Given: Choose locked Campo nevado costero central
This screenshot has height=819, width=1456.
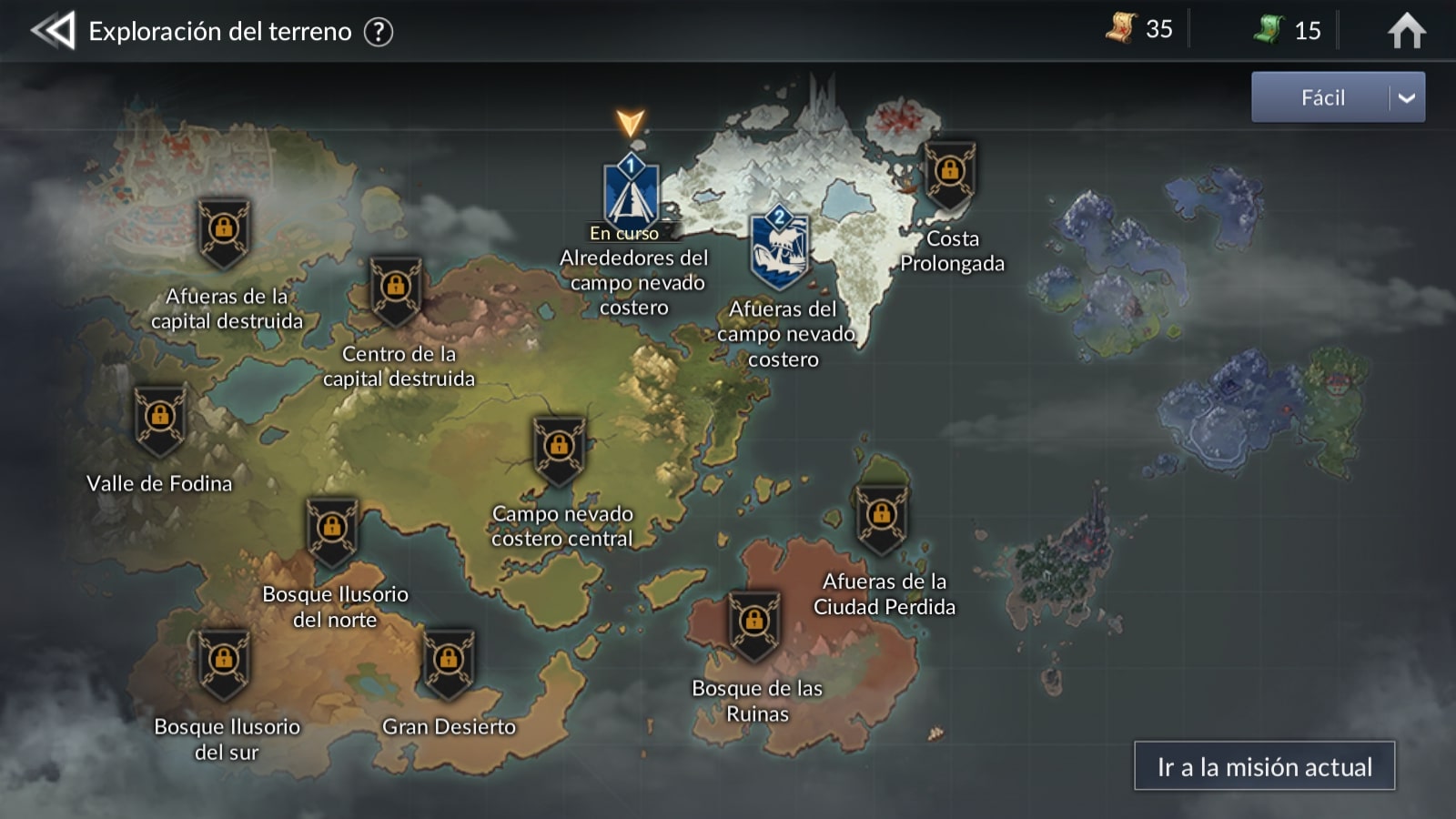Looking at the screenshot, I should click(559, 450).
